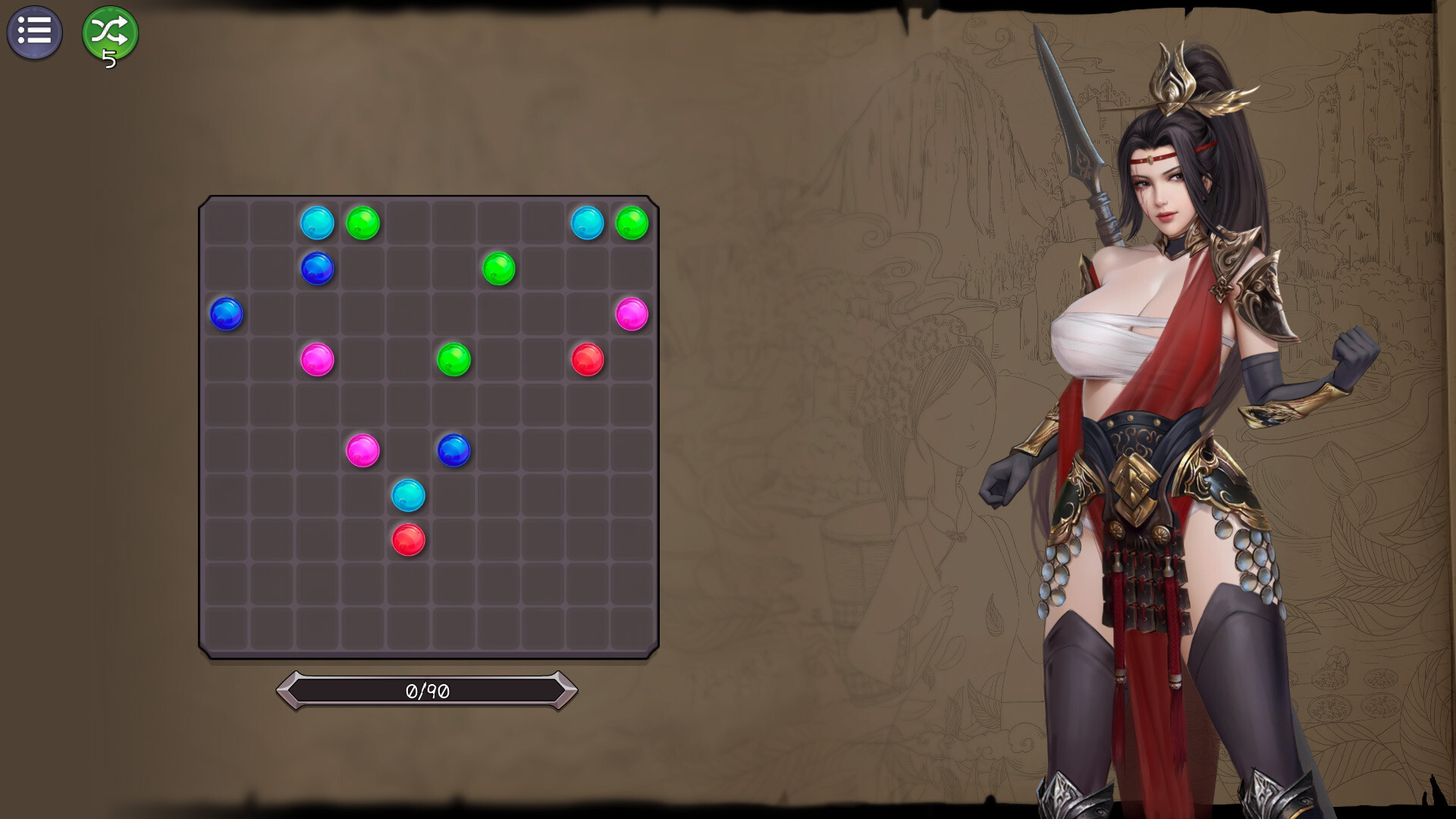Pick the magenta orb on the board's right edge
Image resolution: width=1456 pixels, height=819 pixels.
pos(631,312)
